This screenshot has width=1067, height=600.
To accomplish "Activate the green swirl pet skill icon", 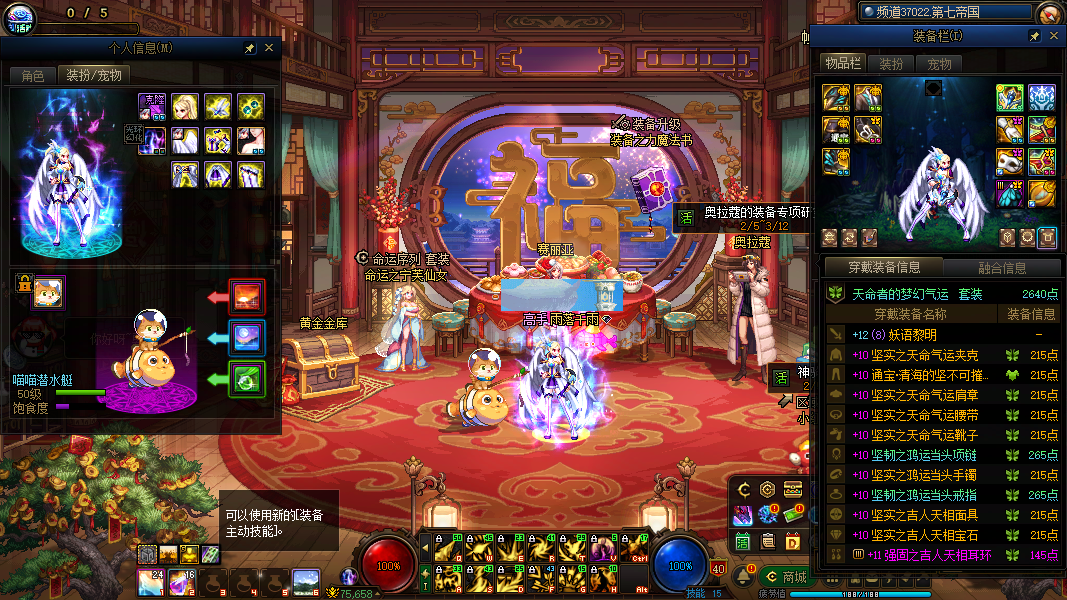I will pyautogui.click(x=247, y=379).
